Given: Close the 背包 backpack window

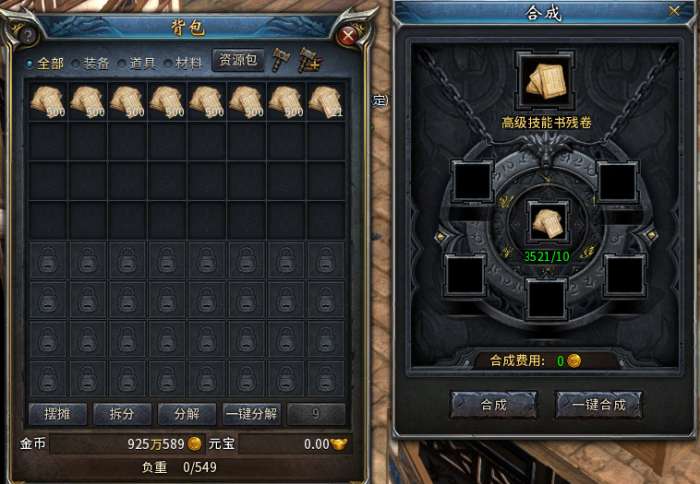Looking at the screenshot, I should [348, 36].
